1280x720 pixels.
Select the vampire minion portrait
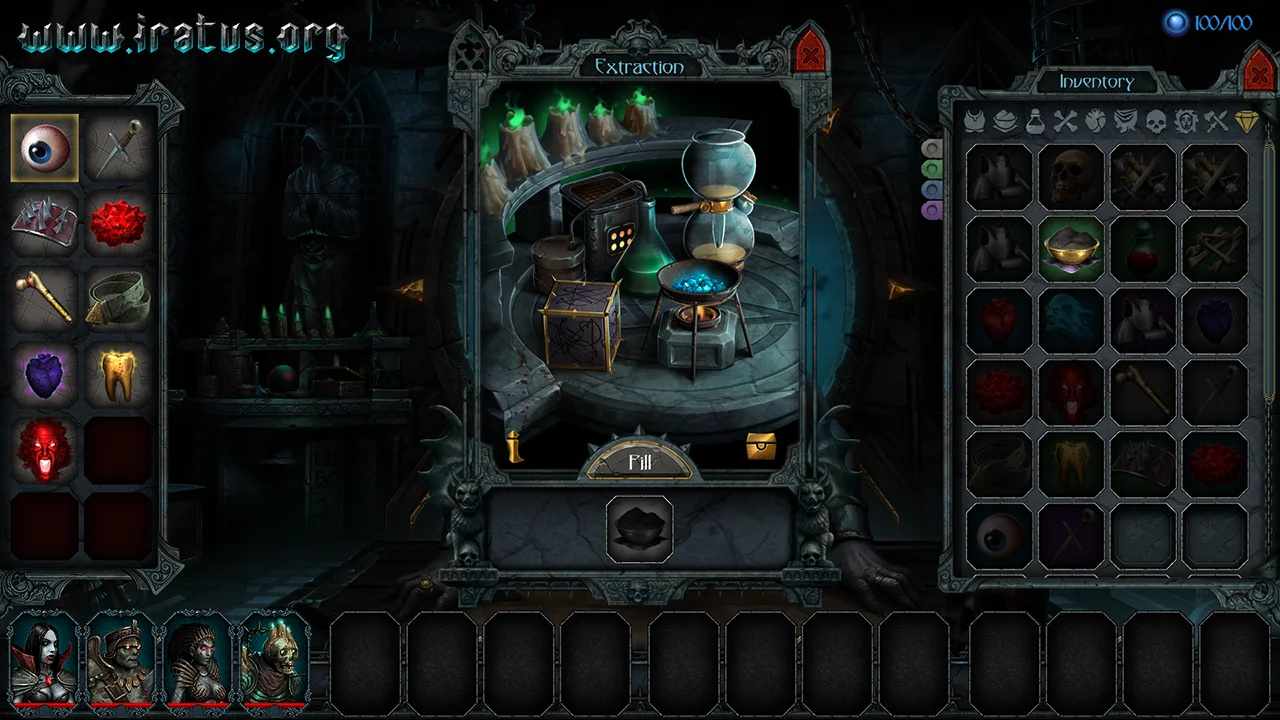point(44,659)
